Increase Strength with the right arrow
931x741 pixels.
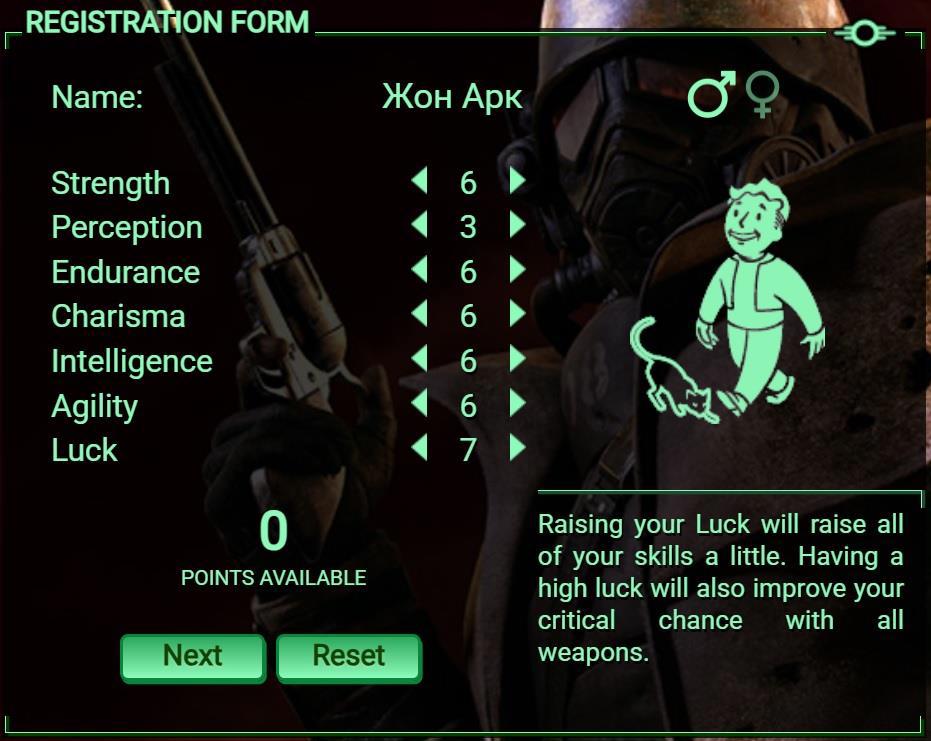pyautogui.click(x=517, y=181)
